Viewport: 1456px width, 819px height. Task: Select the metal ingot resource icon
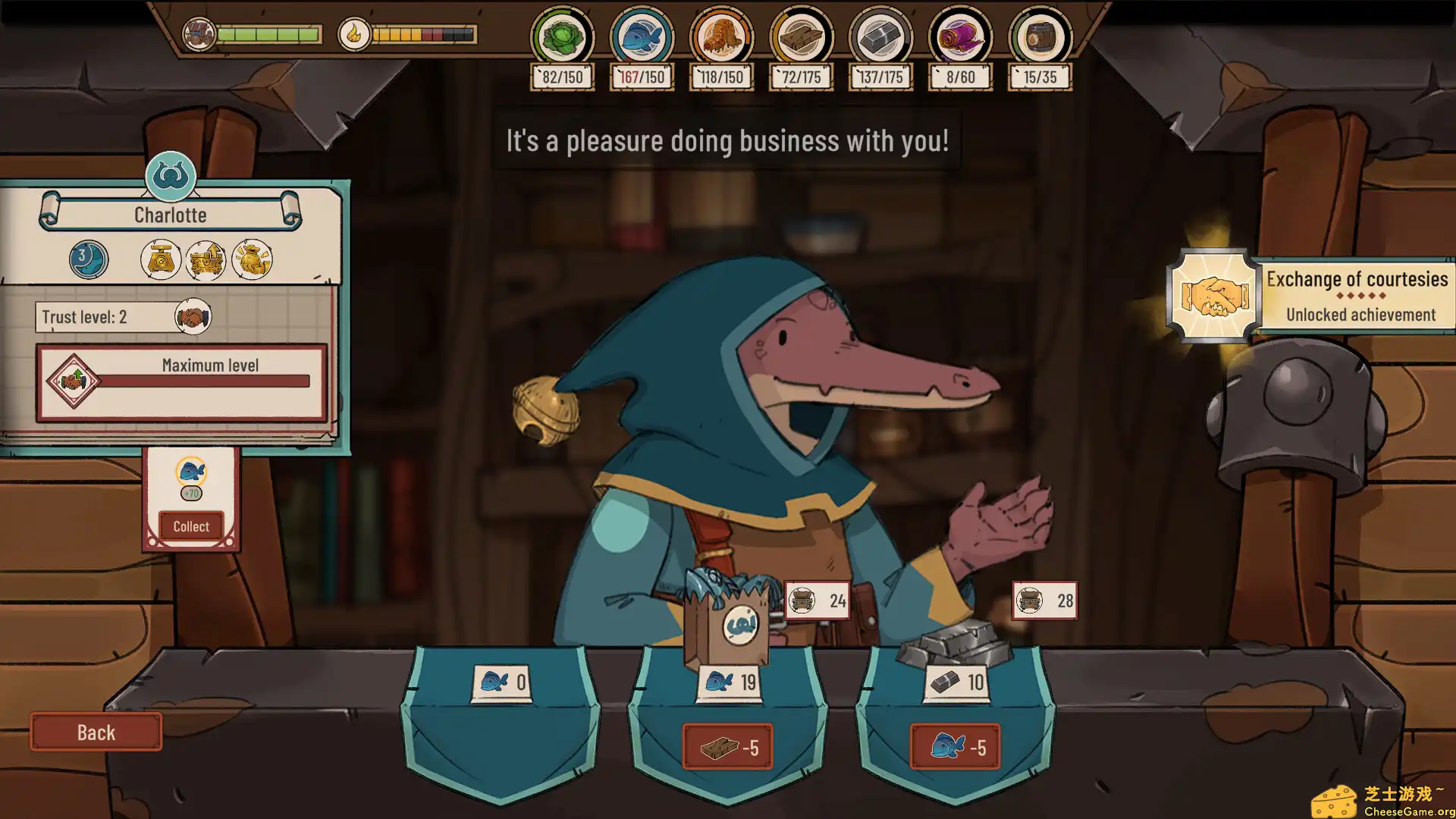tap(880, 36)
